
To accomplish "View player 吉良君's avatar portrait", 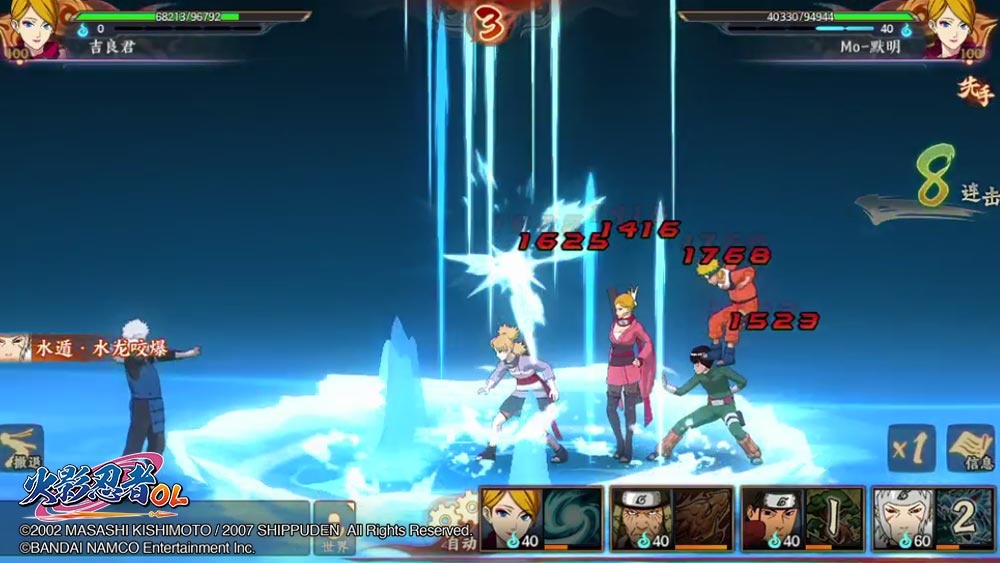I will (32, 30).
